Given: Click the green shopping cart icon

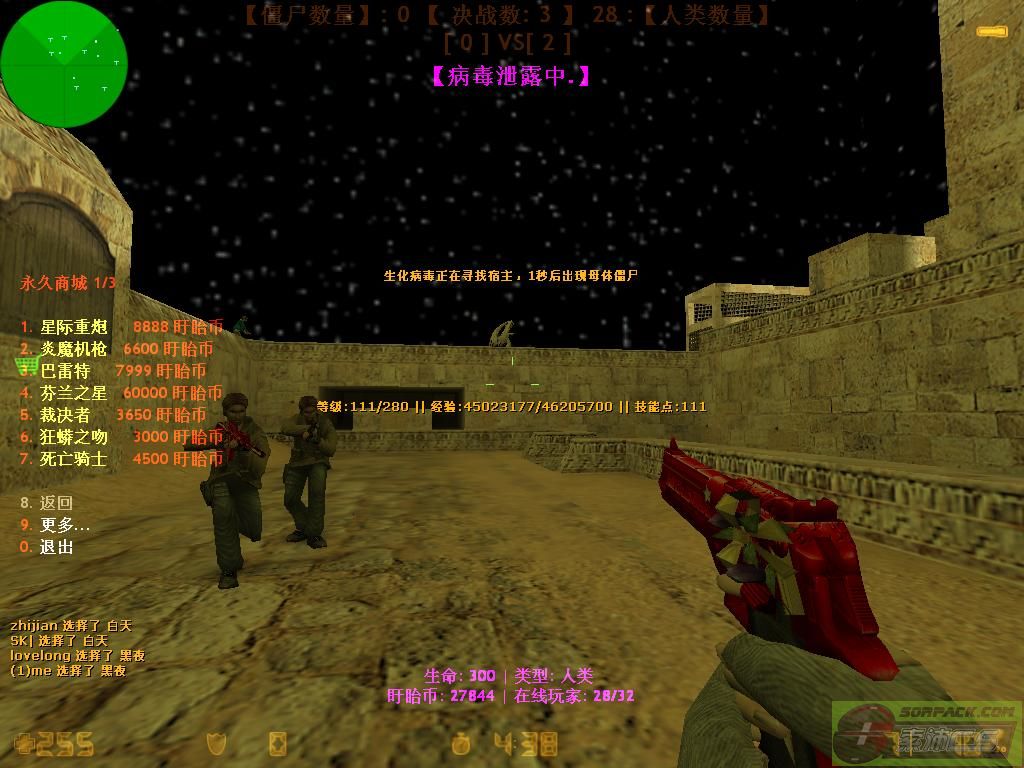Looking at the screenshot, I should [x=27, y=365].
